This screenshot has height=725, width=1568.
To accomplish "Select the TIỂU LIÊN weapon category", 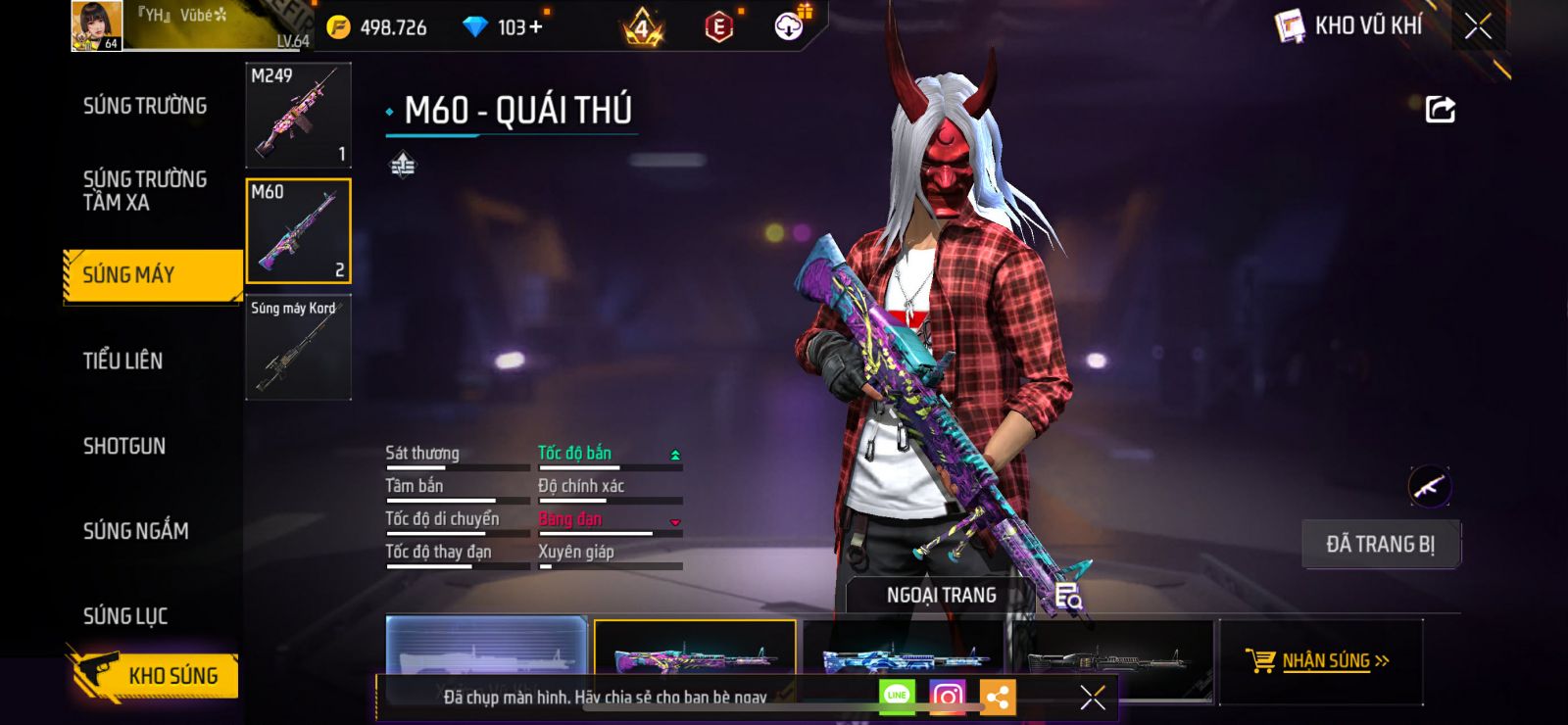I will tap(122, 361).
